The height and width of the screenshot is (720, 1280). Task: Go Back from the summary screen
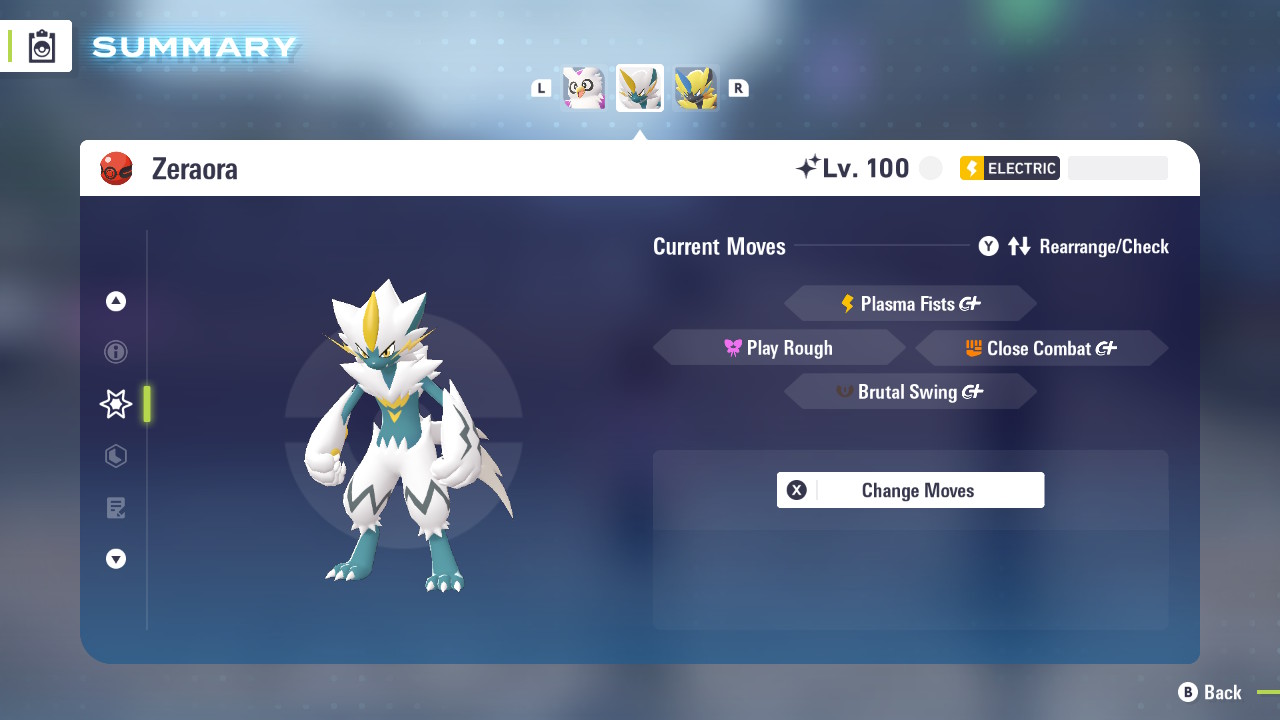tap(1210, 692)
